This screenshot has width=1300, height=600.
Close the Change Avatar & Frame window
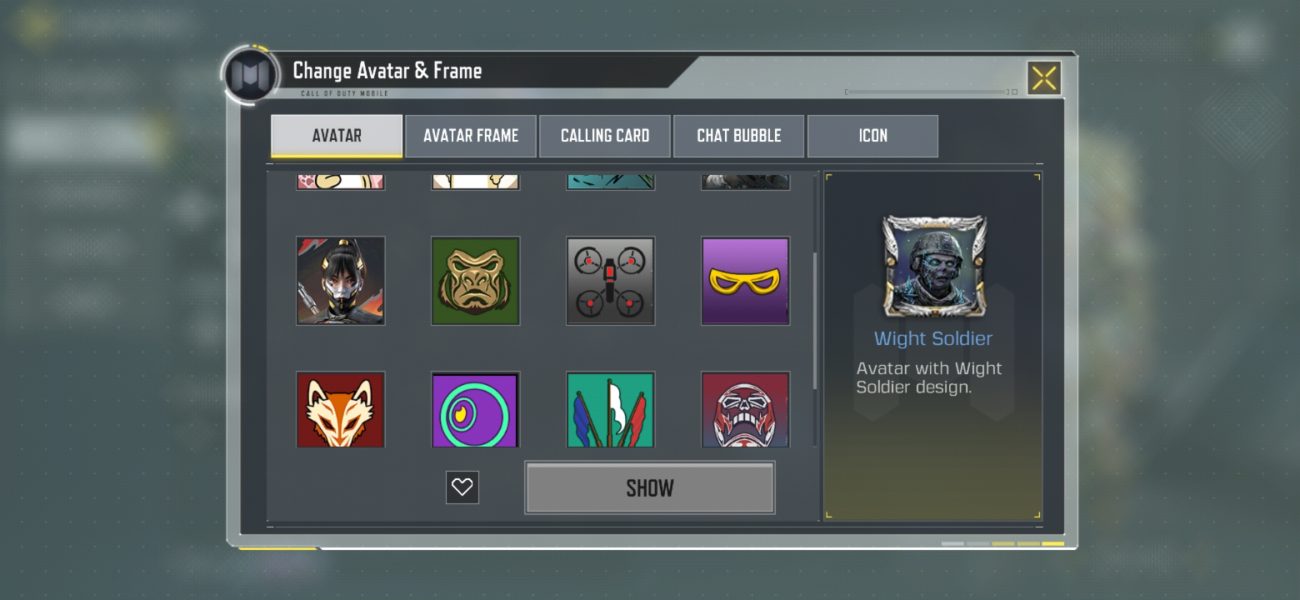pos(1044,78)
